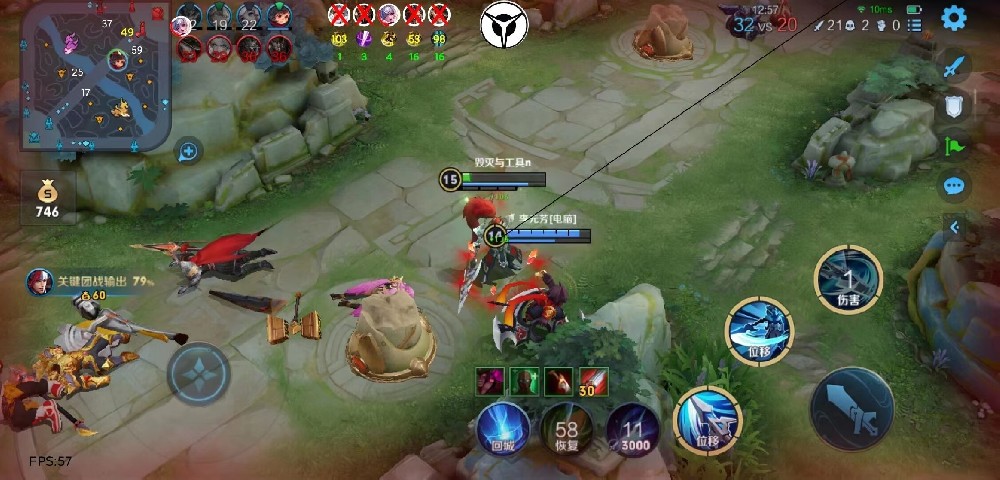Screen dimensions: 1000x480
Task: Activate the 回城 recall ability
Action: click(x=502, y=427)
